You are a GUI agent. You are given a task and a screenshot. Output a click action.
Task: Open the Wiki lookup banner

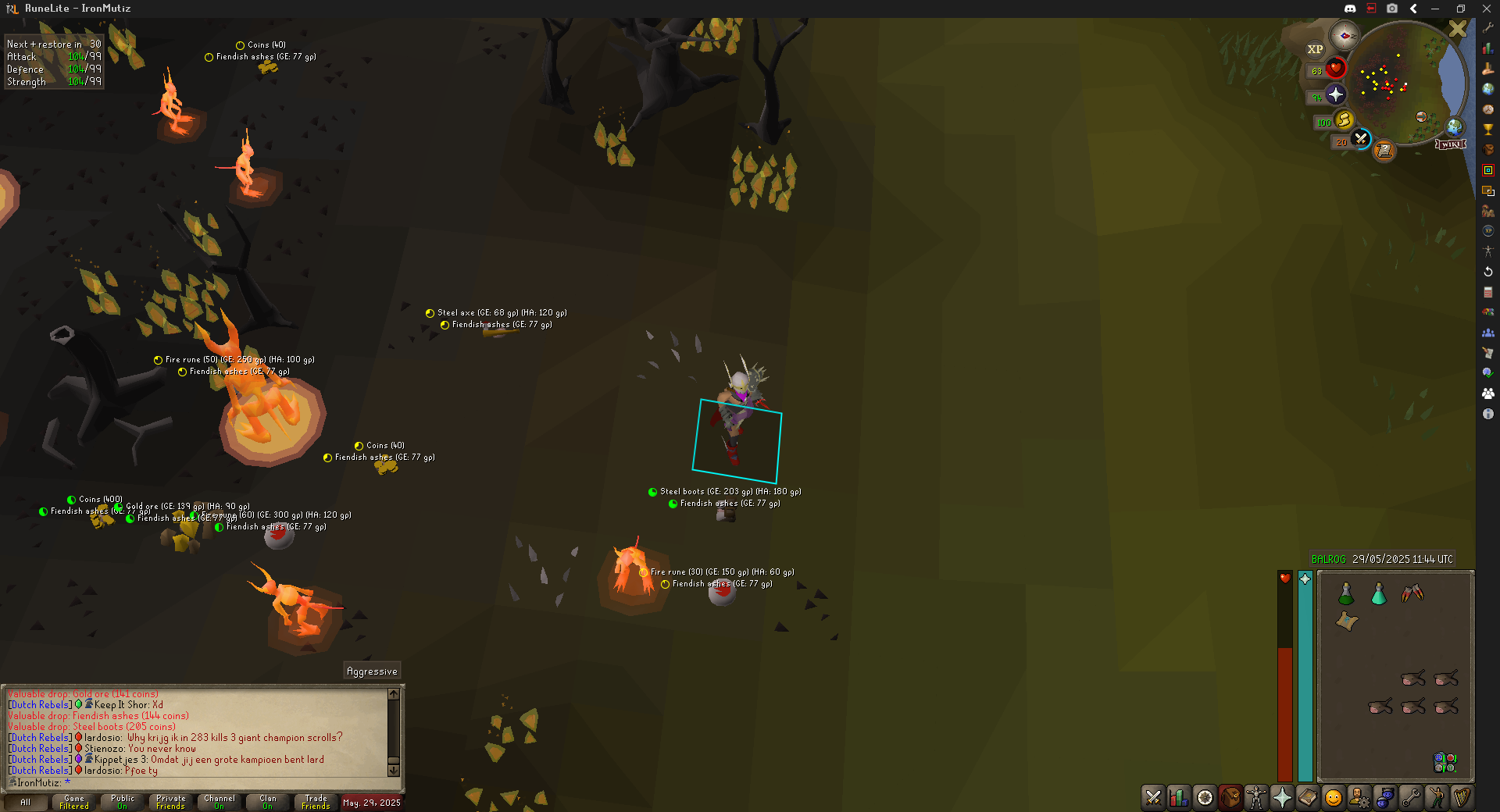point(1450,144)
